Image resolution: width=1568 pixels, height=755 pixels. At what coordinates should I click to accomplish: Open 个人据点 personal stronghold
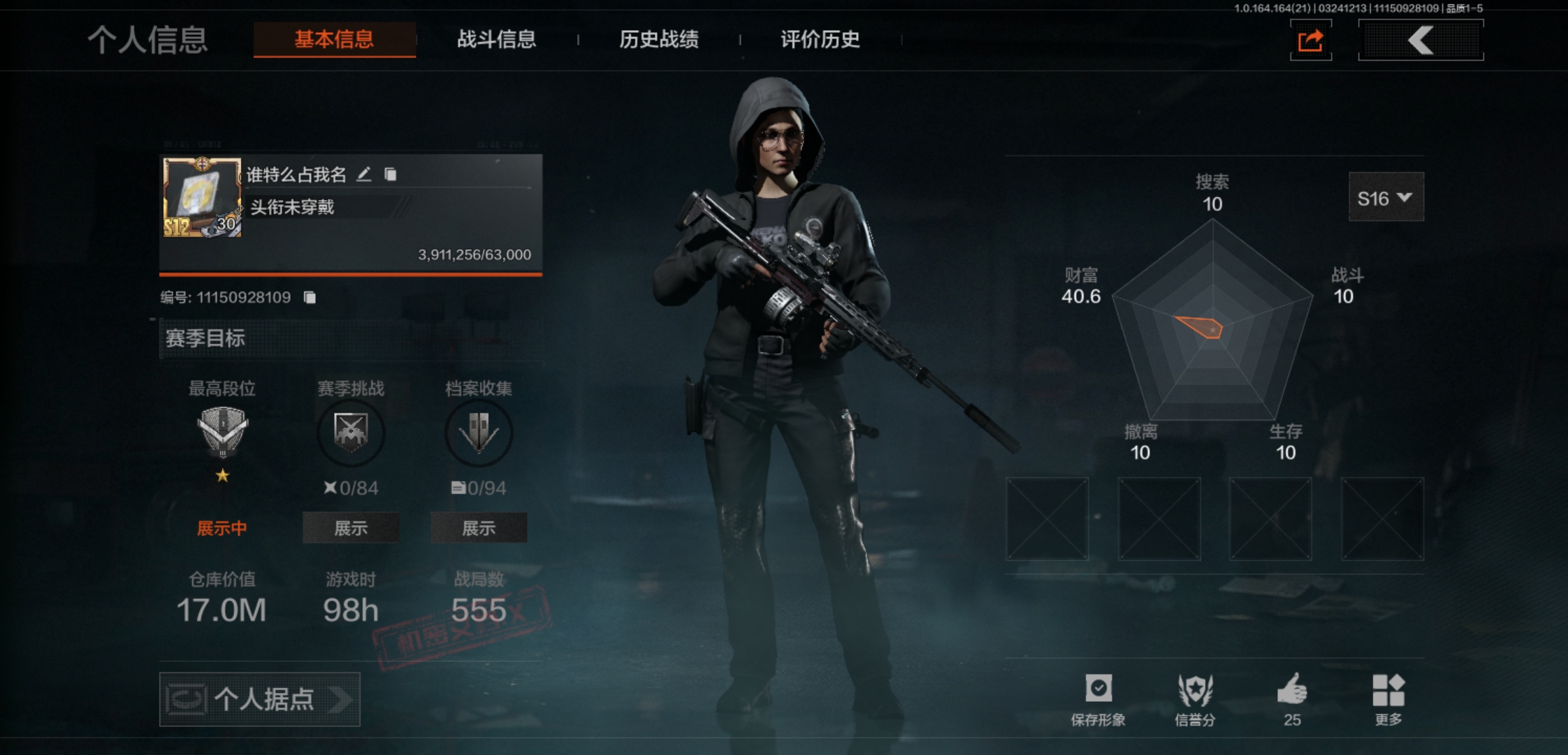click(x=260, y=699)
